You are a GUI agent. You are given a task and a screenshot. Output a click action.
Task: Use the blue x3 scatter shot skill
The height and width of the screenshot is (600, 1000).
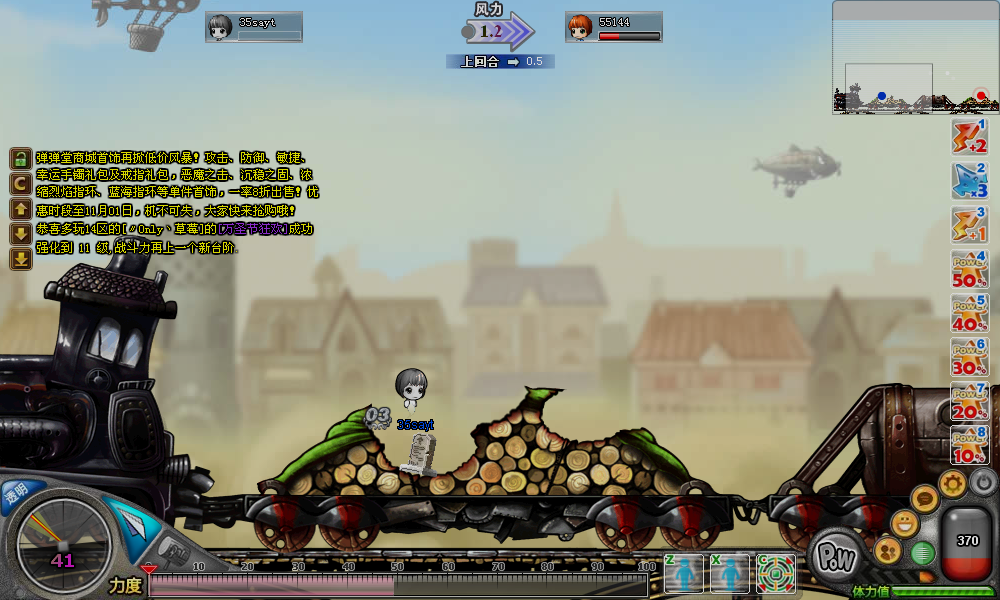pyautogui.click(x=969, y=181)
